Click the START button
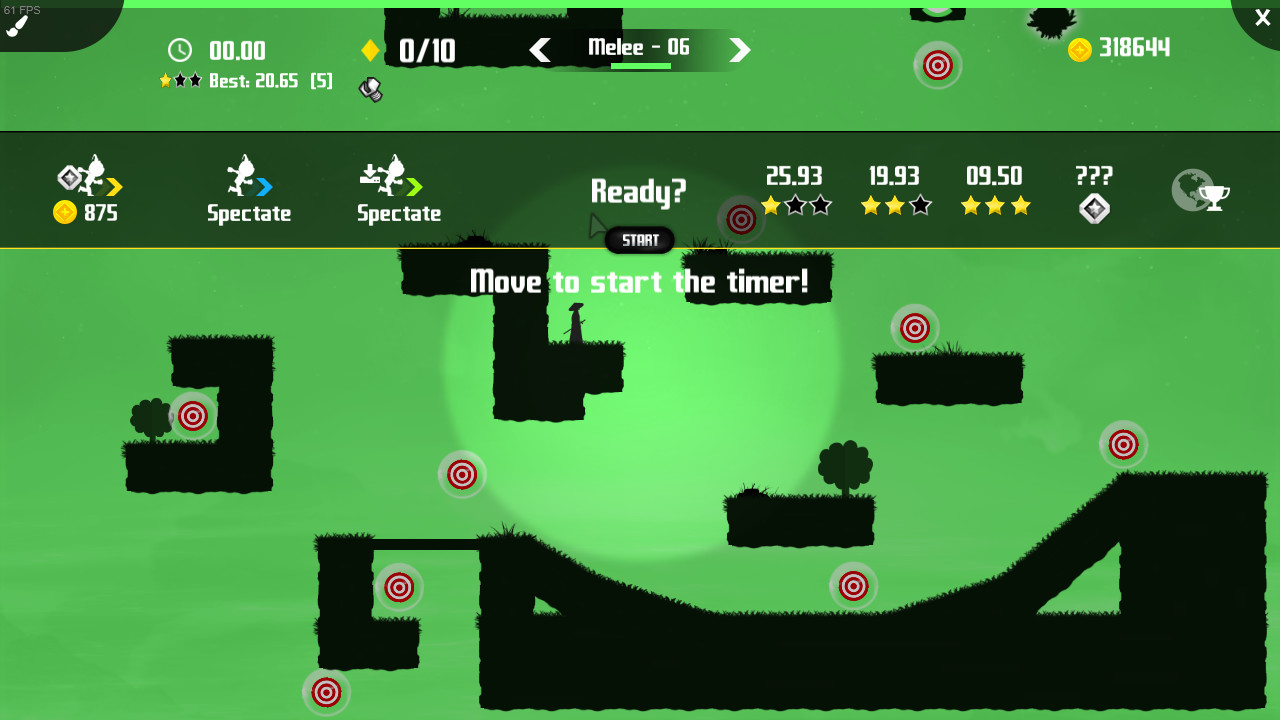Image resolution: width=1280 pixels, height=720 pixels. 639,240
